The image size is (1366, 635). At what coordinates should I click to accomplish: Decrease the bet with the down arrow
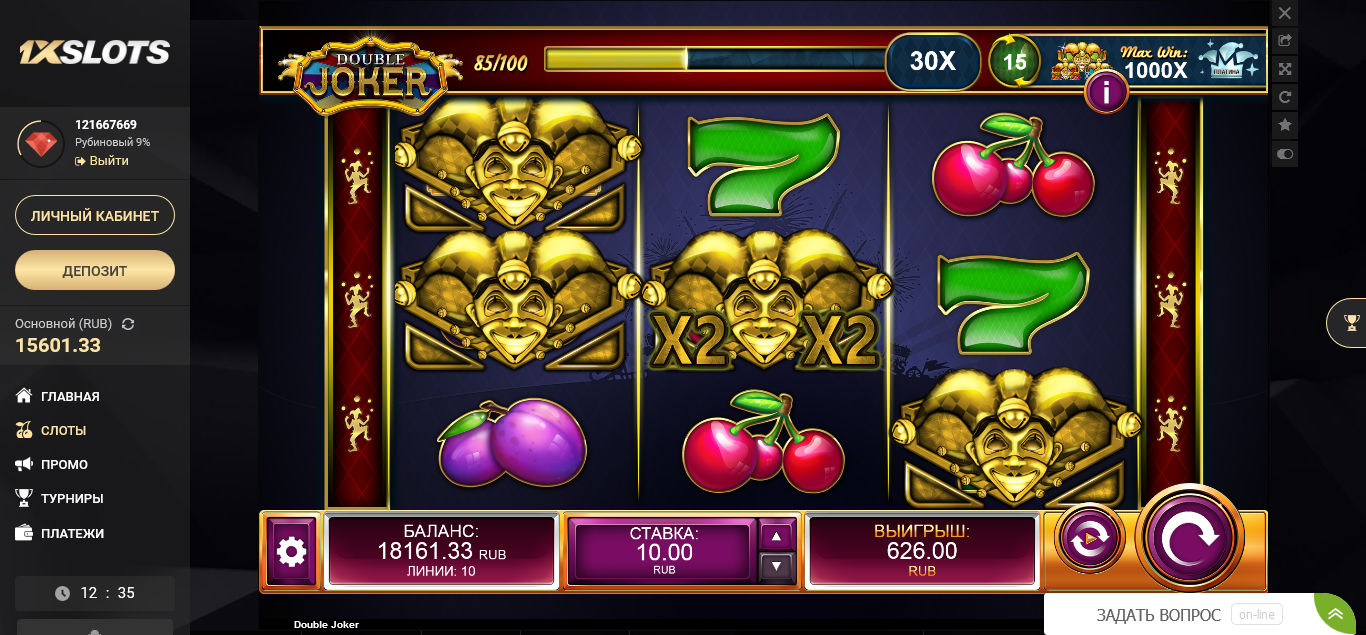[777, 567]
